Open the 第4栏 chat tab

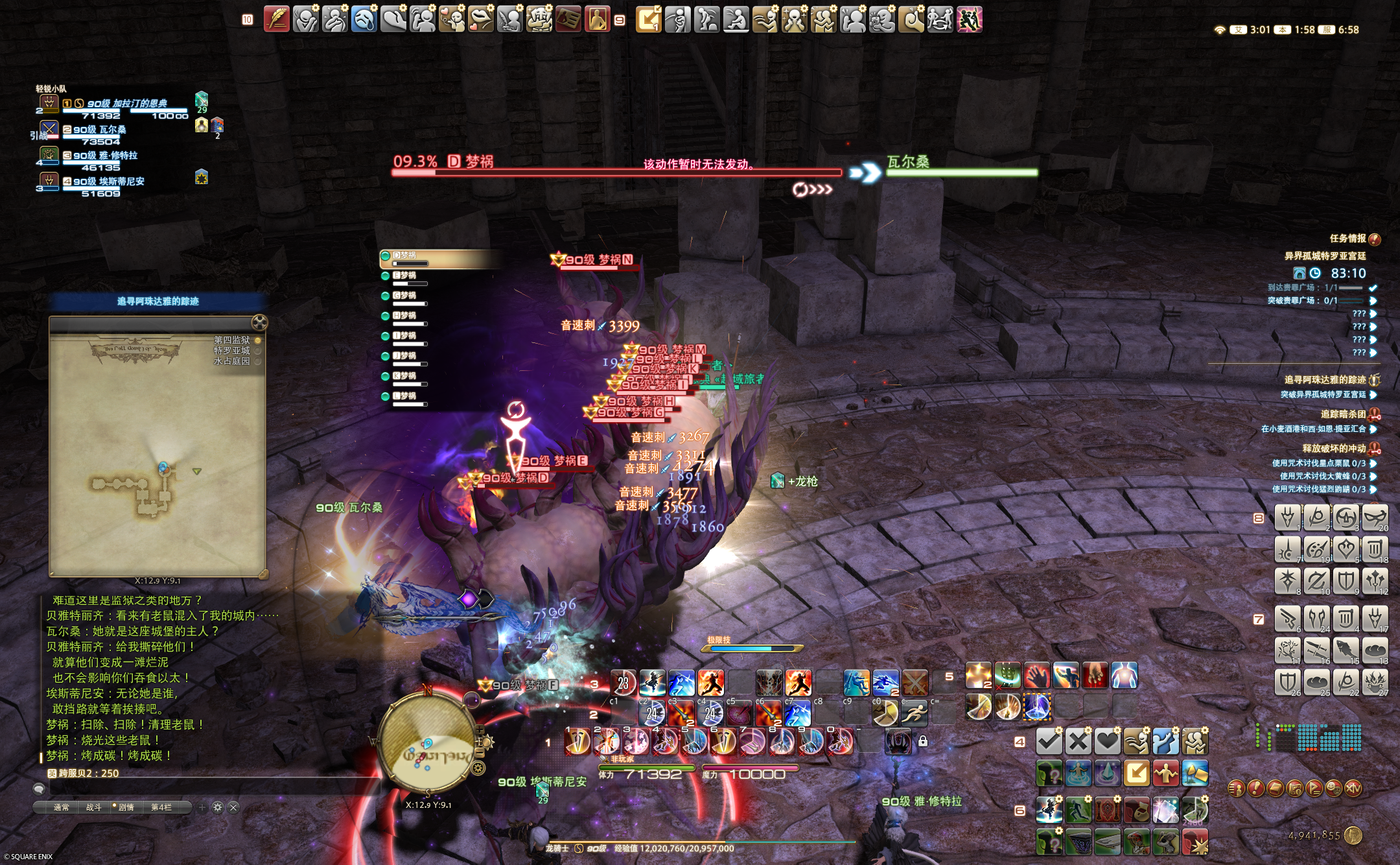click(x=161, y=807)
